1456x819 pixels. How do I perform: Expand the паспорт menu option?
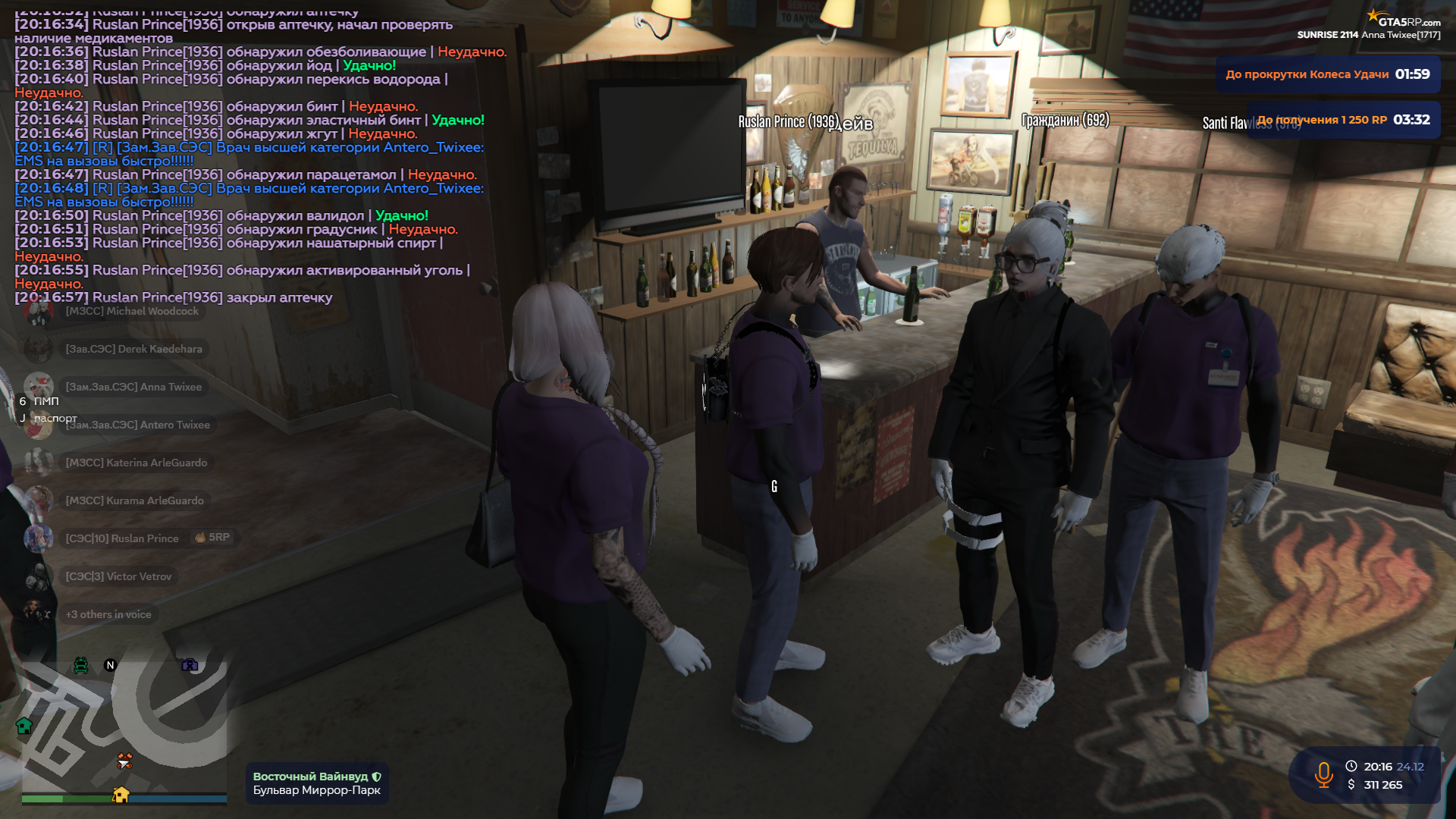tap(55, 418)
